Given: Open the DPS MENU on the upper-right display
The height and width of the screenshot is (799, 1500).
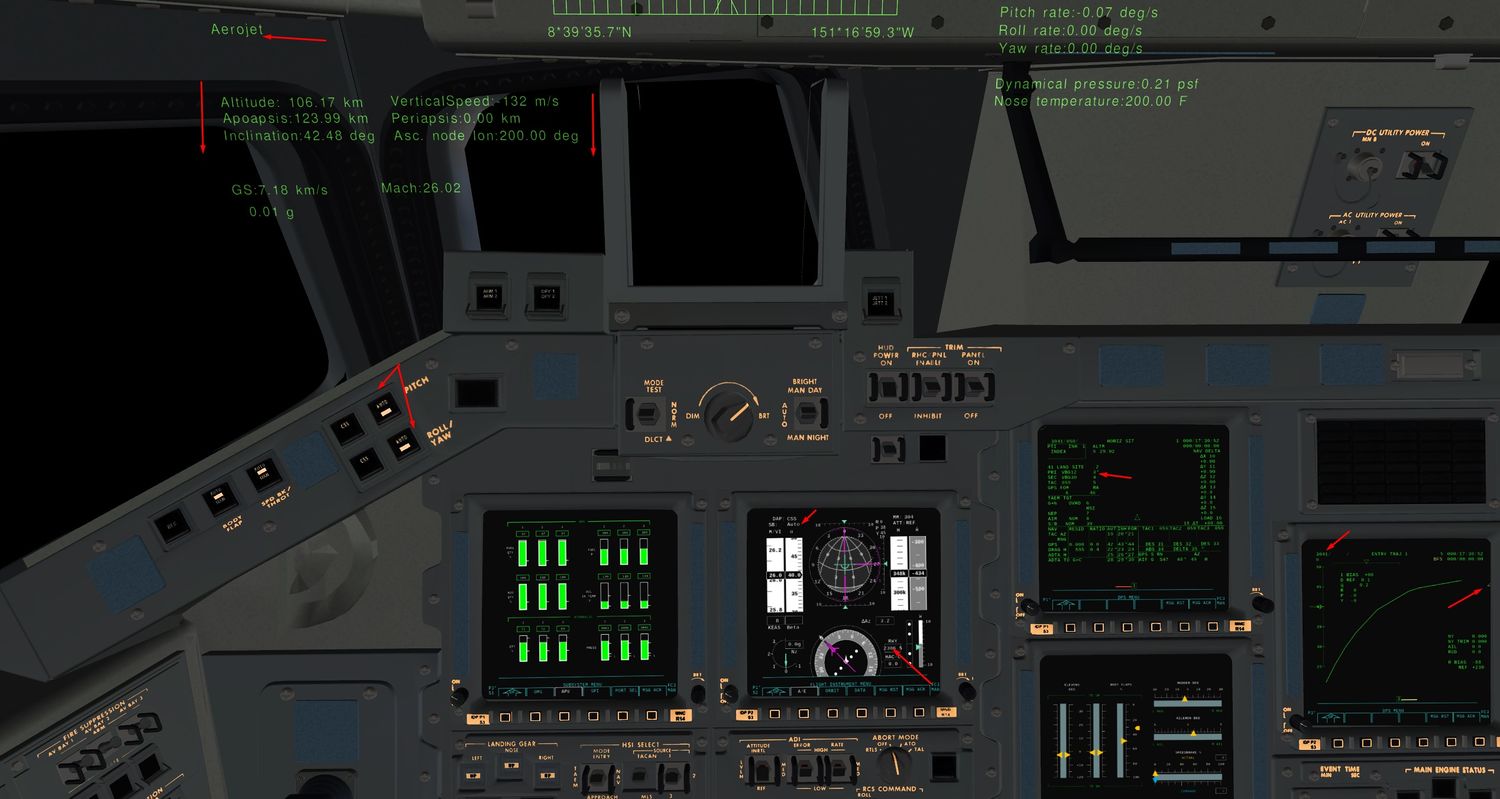Looking at the screenshot, I should [x=1128, y=597].
